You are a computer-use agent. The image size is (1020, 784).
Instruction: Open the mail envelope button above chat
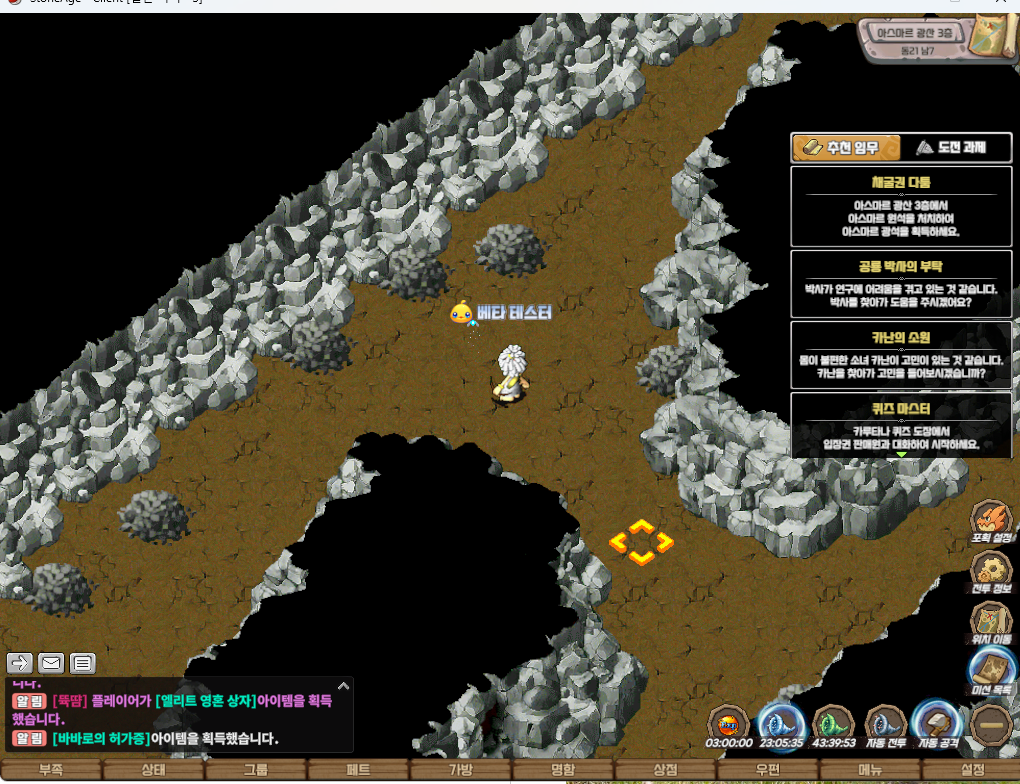tap(51, 662)
